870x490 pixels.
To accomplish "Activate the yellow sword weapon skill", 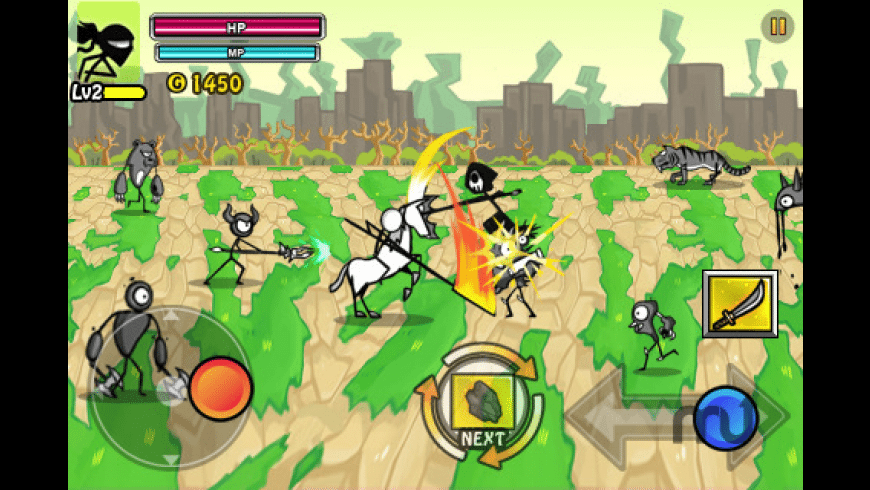I will tap(740, 303).
